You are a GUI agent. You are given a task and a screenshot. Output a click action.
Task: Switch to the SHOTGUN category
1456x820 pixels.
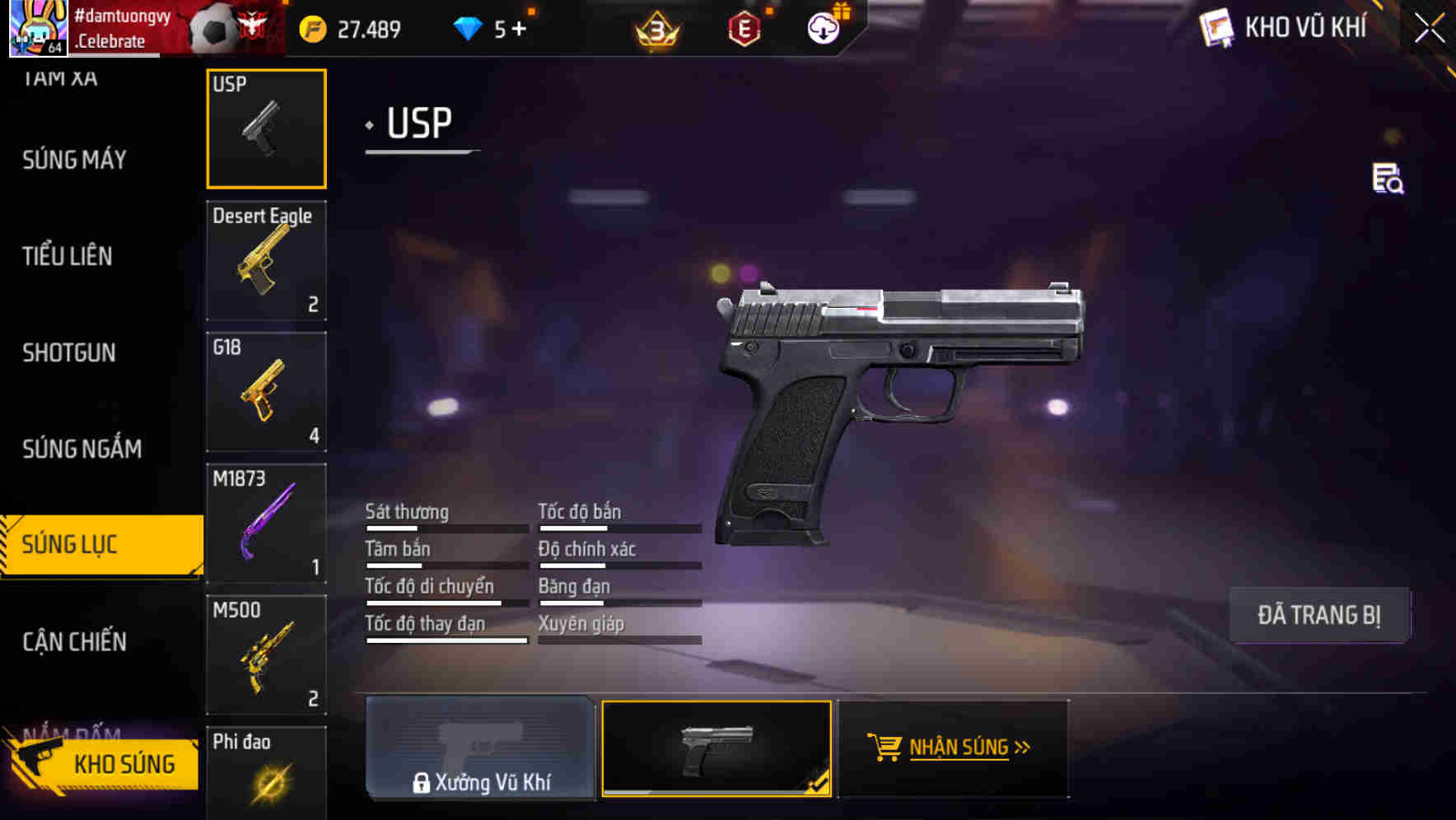coord(69,352)
